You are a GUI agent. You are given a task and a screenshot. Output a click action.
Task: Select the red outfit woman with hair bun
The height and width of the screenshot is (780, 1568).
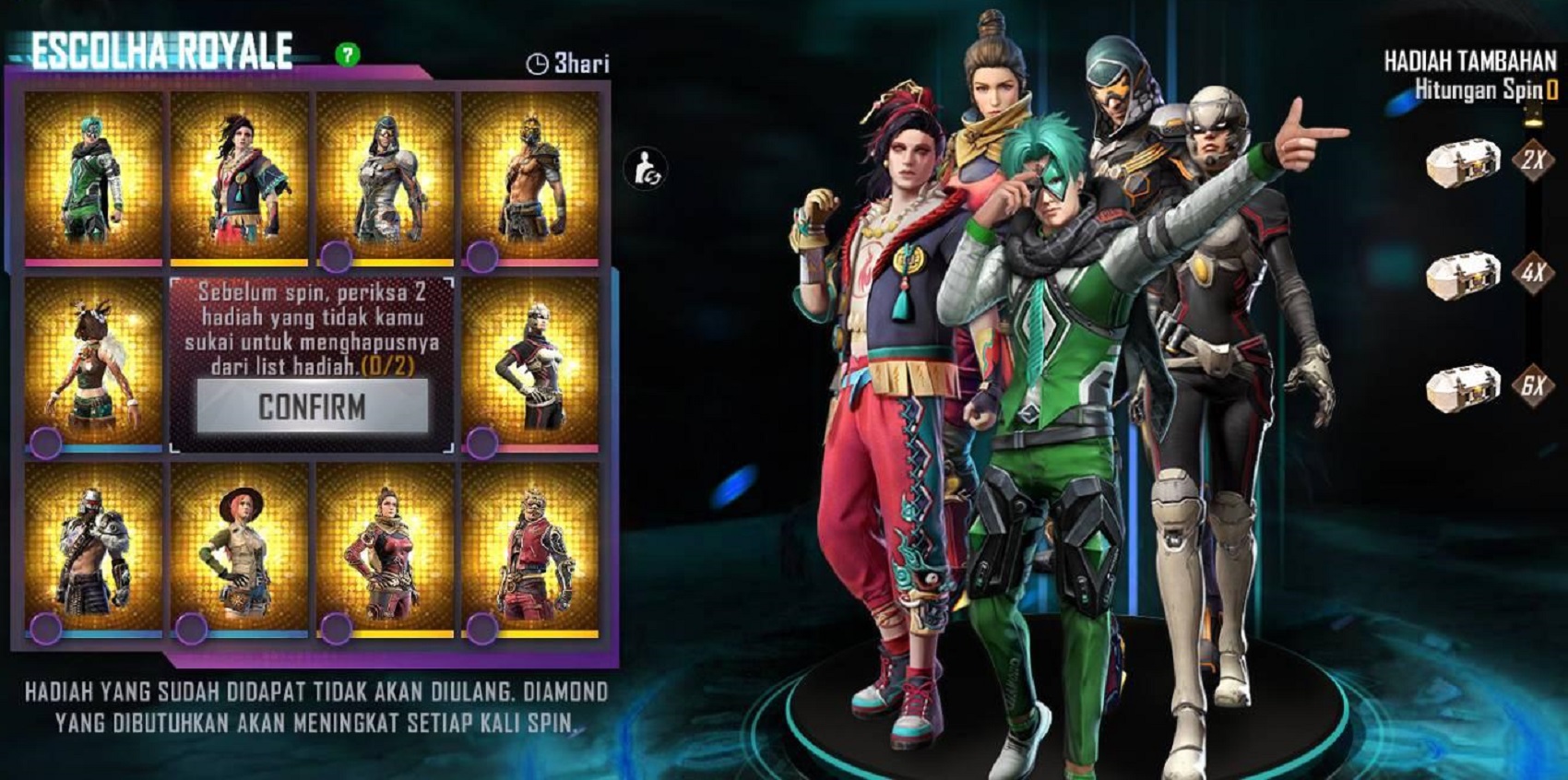385,550
